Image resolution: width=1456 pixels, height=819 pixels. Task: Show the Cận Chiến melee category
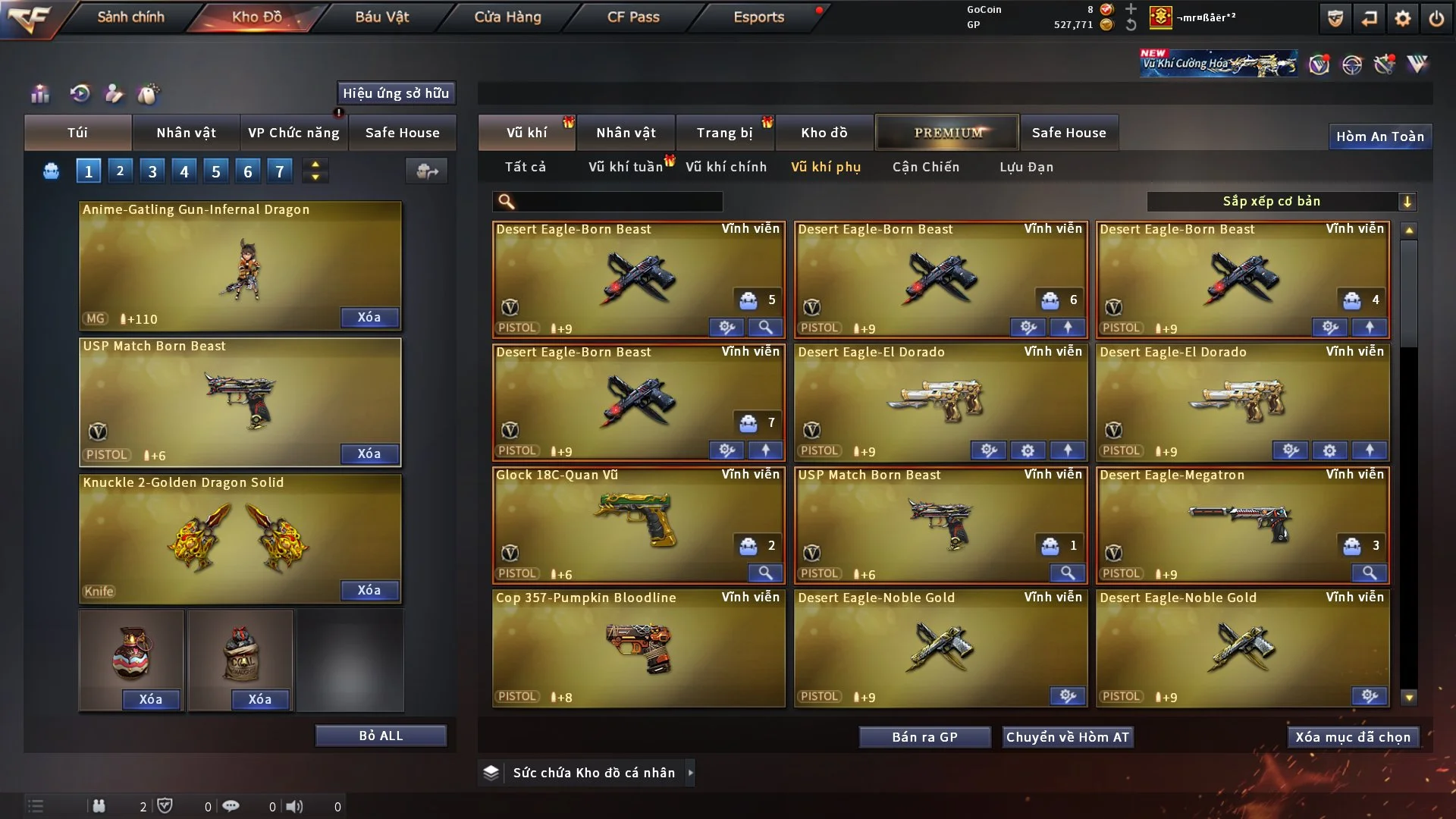(x=925, y=167)
